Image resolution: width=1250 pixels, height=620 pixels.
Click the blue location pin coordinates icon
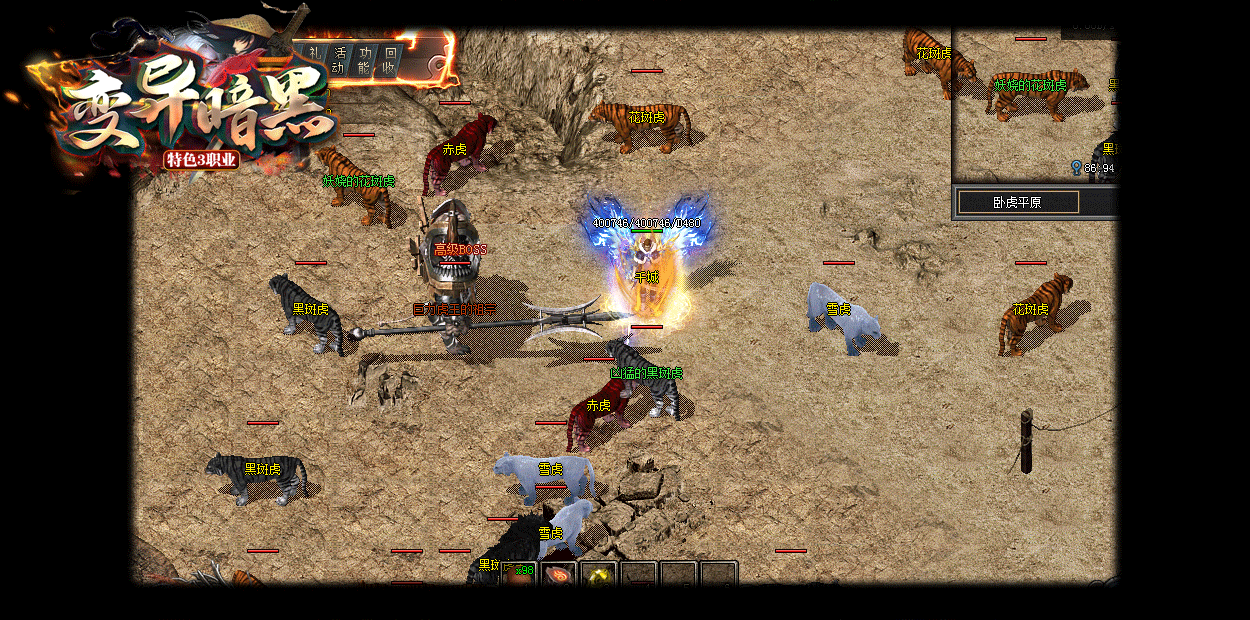1076,168
